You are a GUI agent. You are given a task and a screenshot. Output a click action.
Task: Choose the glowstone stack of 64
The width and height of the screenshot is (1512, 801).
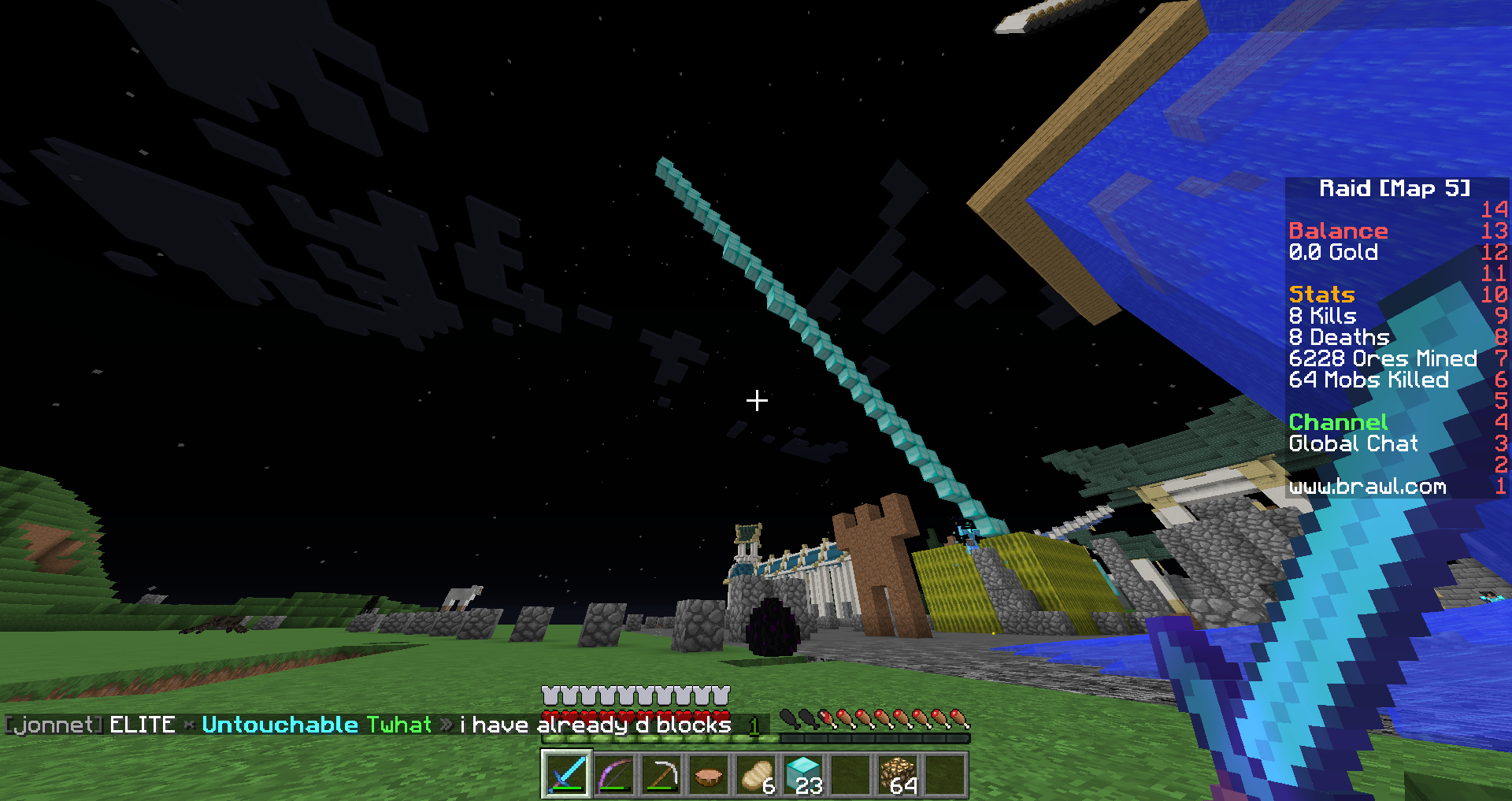(898, 775)
